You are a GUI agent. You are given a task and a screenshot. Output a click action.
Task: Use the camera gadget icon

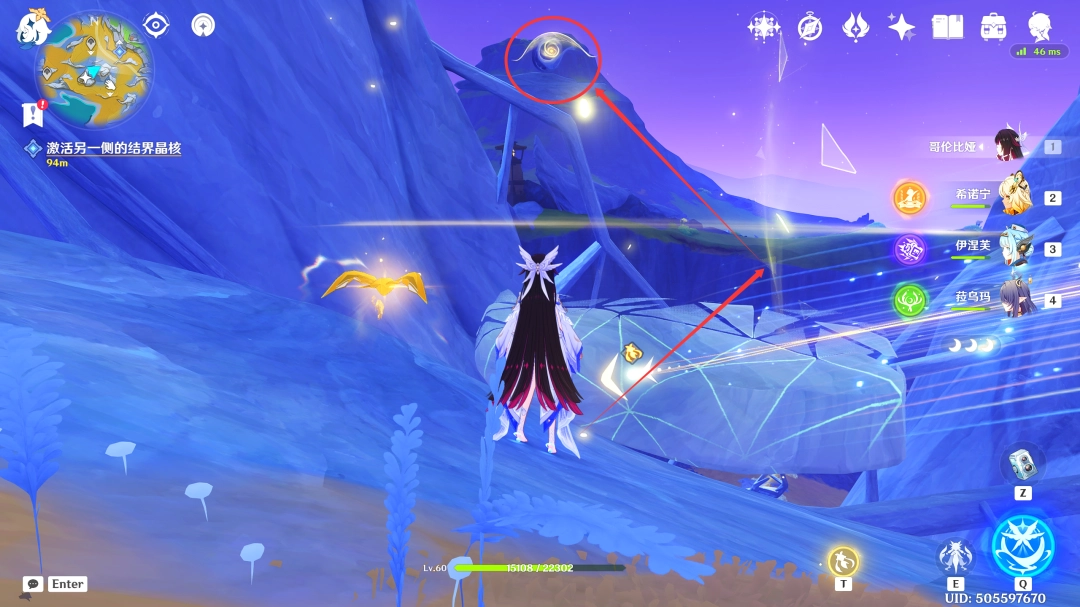click(1022, 463)
